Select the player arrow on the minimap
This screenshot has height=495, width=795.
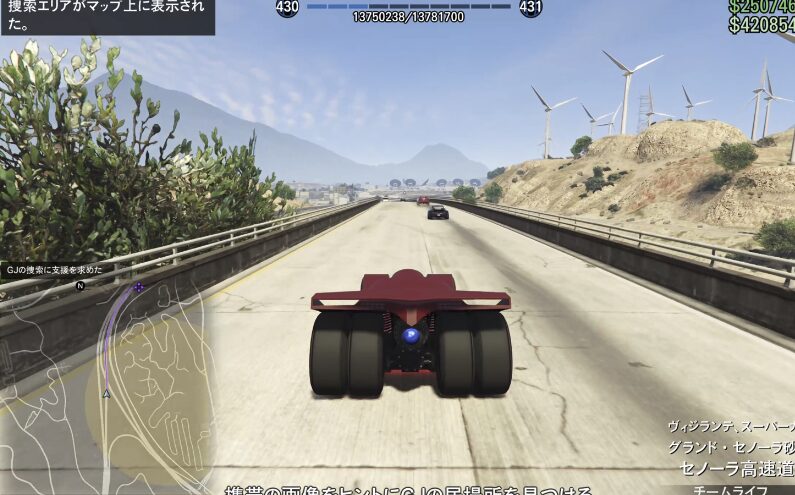pos(107,394)
